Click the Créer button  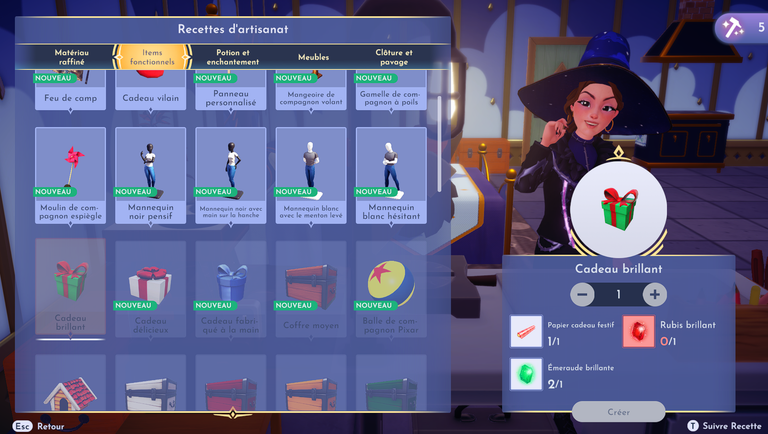(x=618, y=411)
